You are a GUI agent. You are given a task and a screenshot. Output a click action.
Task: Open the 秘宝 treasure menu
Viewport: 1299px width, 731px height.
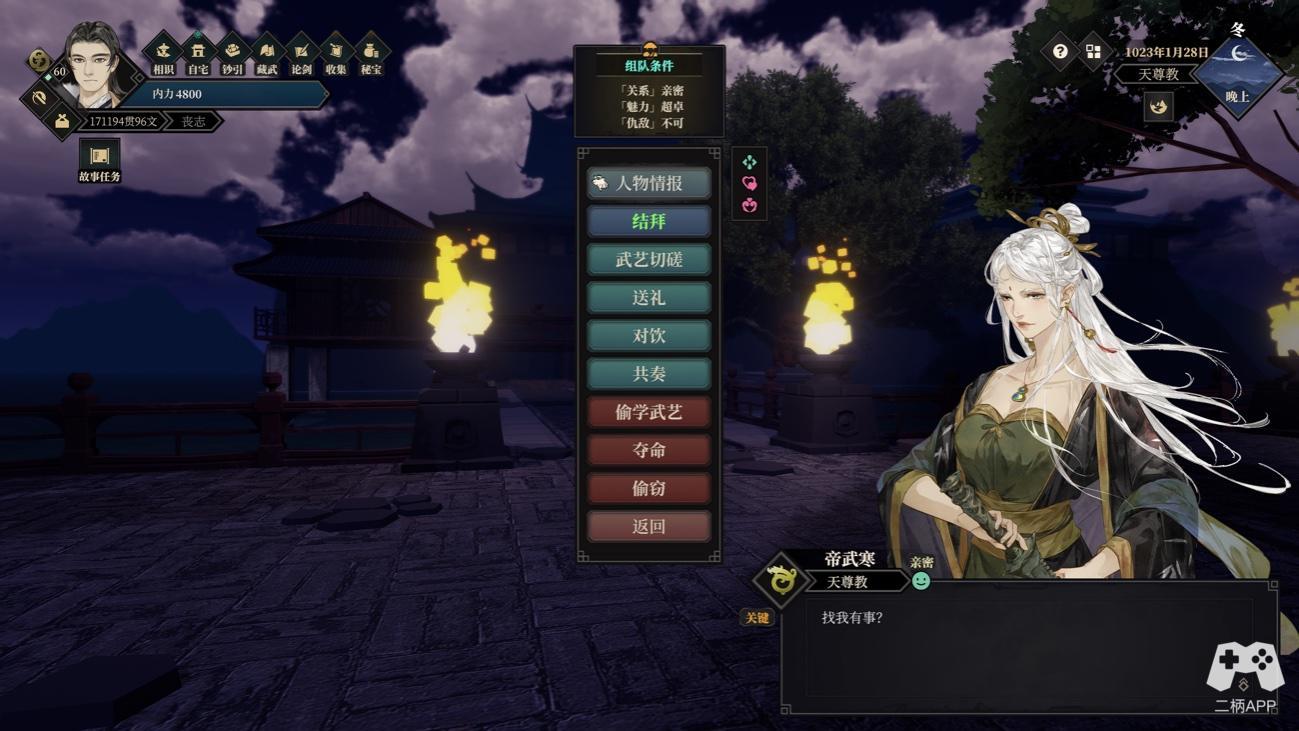point(371,53)
